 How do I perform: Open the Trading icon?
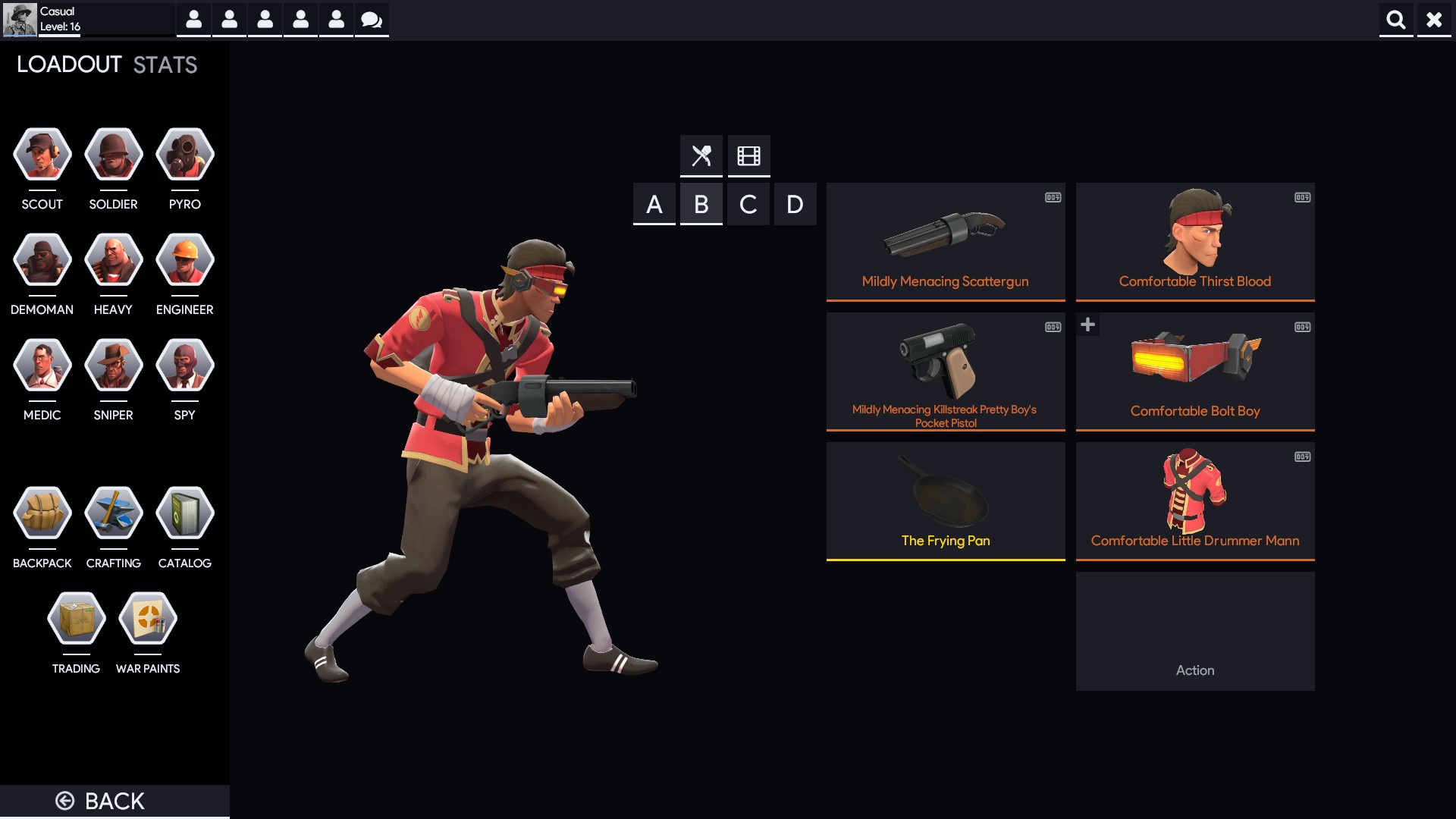pyautogui.click(x=76, y=618)
